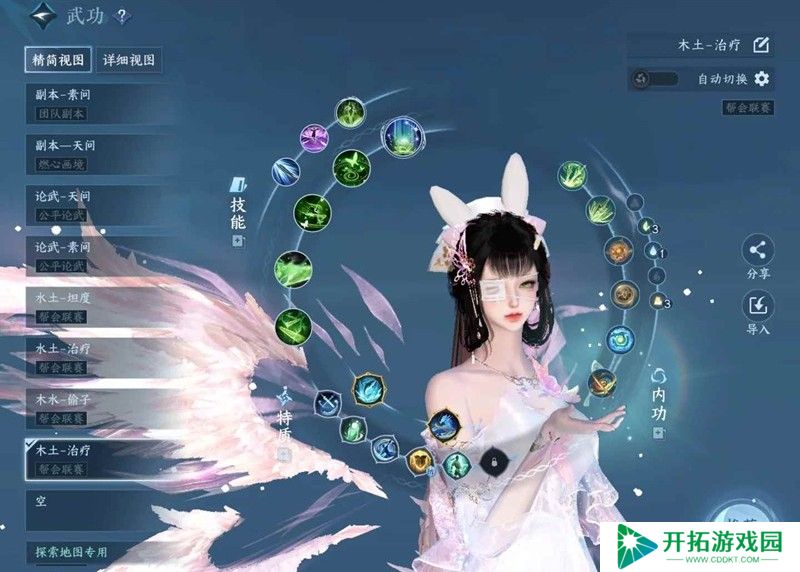
Task: Open 自动切换 gear settings
Action: [x=762, y=79]
